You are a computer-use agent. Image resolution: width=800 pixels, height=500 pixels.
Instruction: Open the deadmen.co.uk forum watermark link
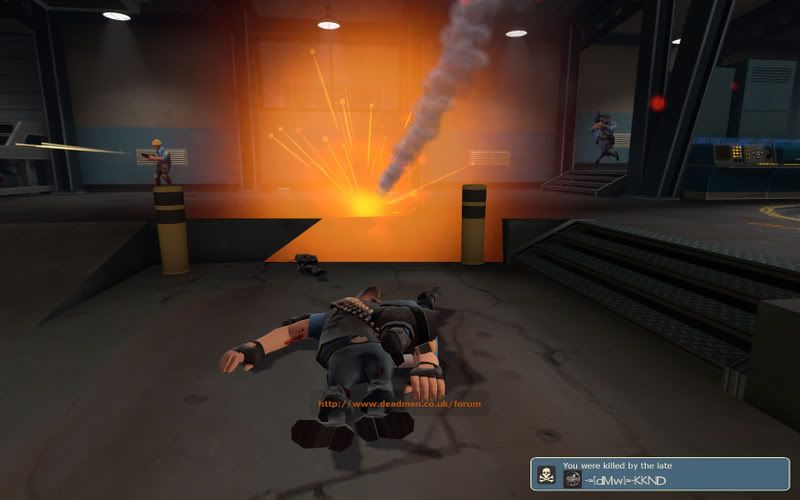pyautogui.click(x=399, y=404)
